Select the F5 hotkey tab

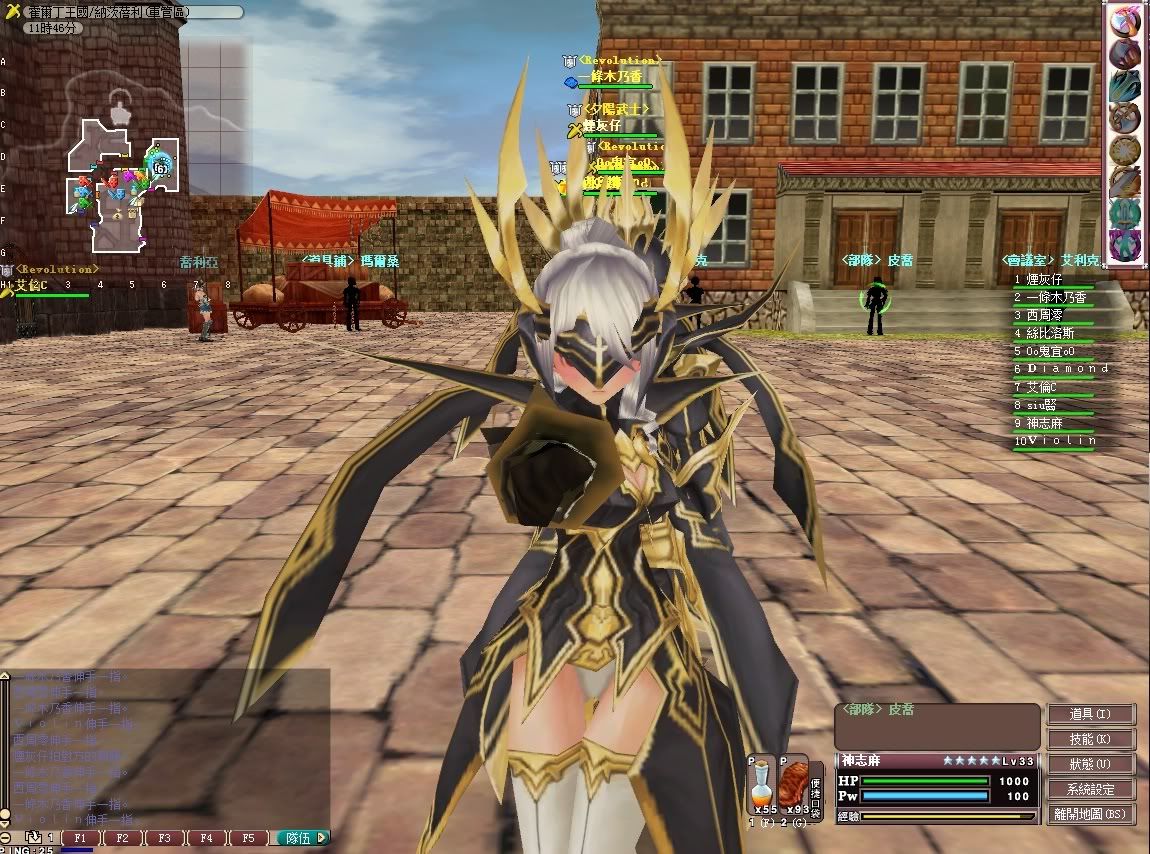(248, 838)
